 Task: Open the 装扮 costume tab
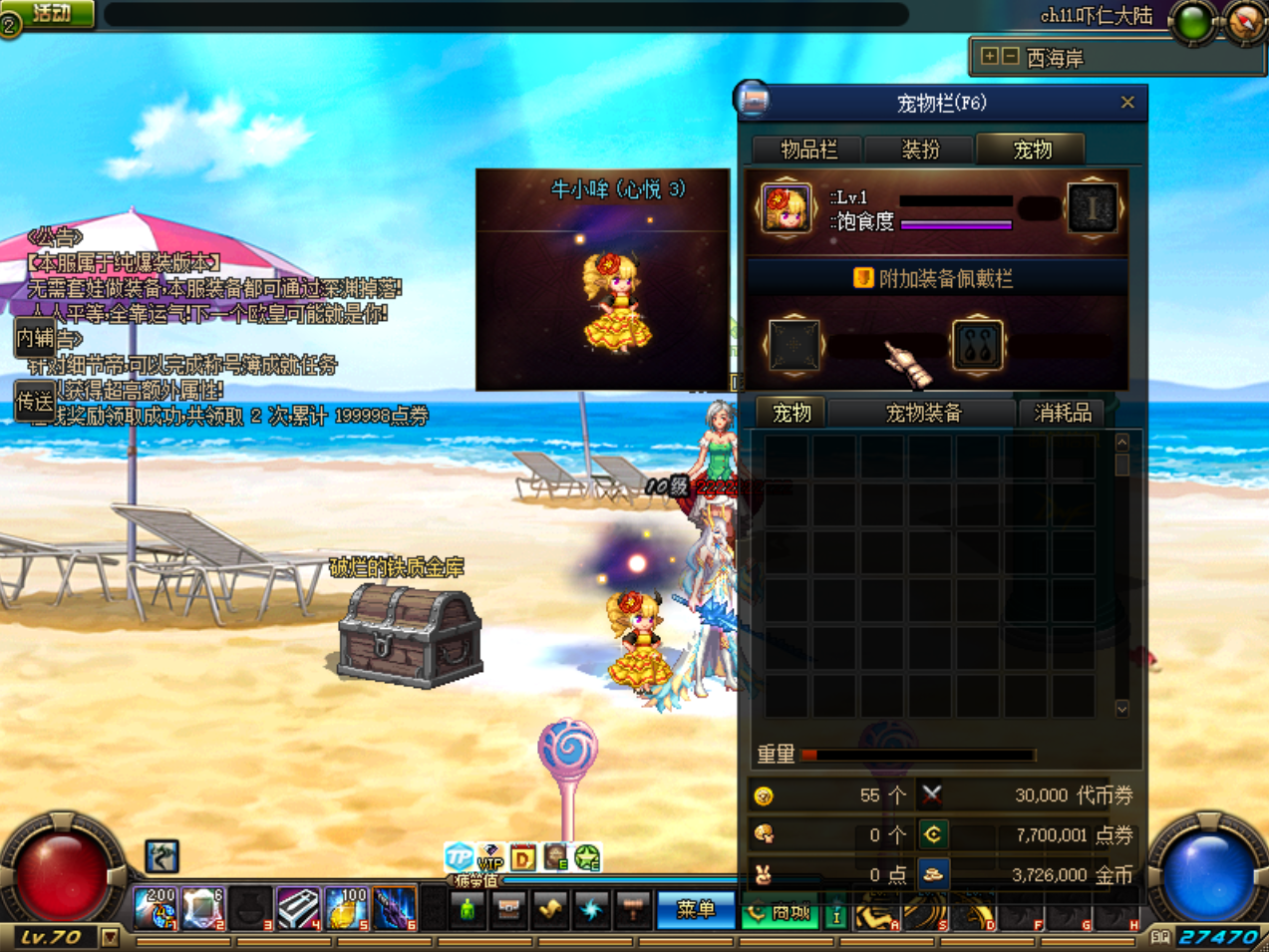(x=920, y=150)
